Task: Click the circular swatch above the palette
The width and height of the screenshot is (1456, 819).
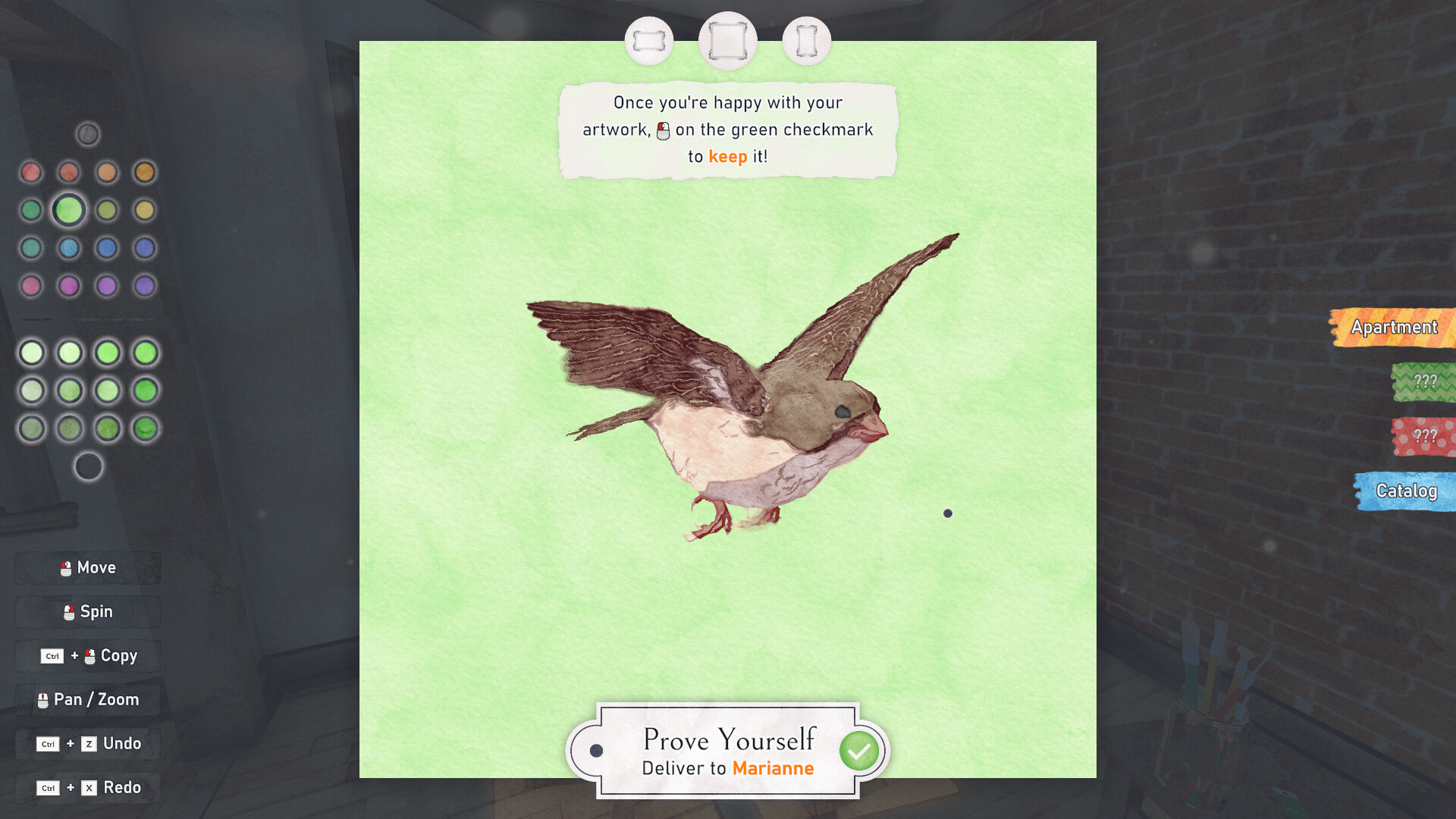Action: pyautogui.click(x=87, y=133)
